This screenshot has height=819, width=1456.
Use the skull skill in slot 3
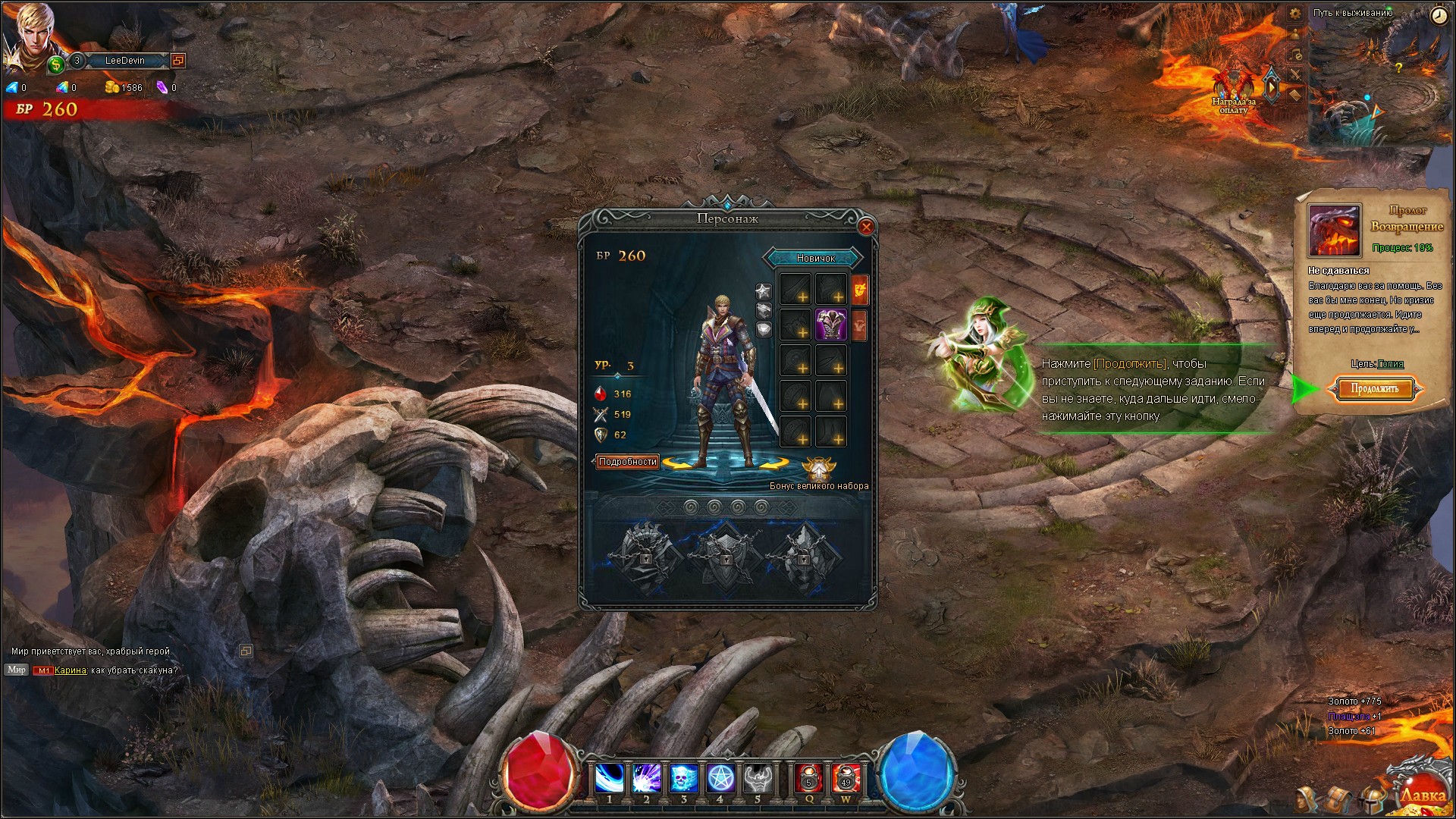point(683,778)
